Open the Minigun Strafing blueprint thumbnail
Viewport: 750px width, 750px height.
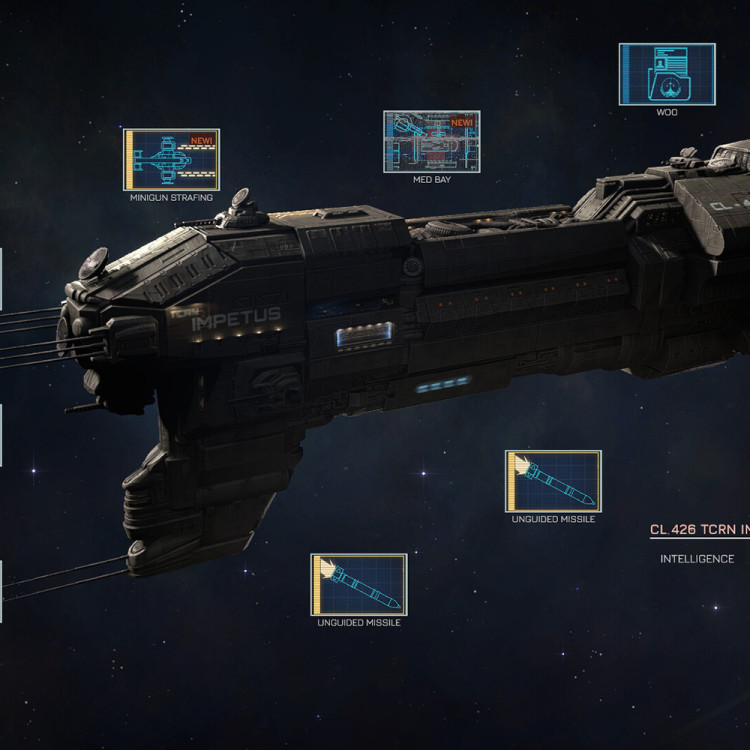point(171,159)
